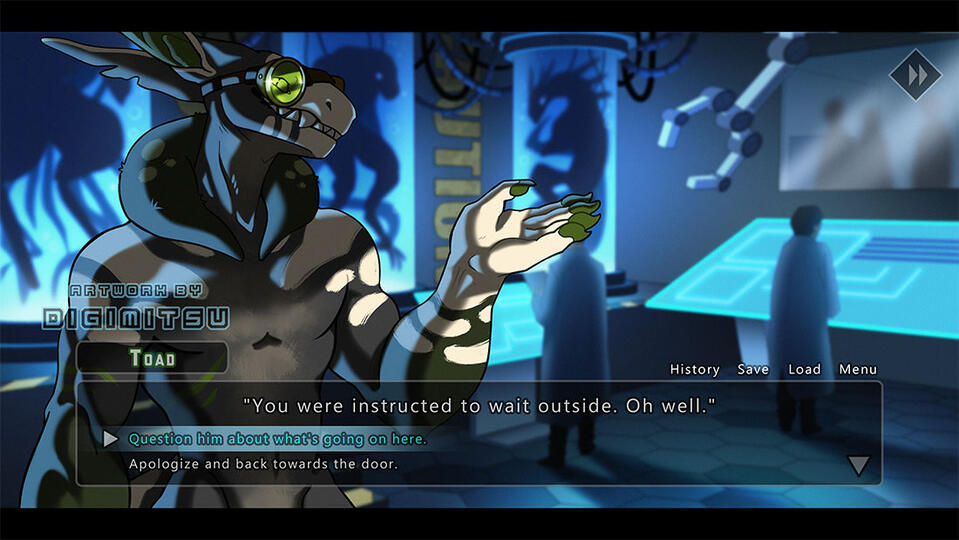
Task: Activate the fast-forward skip button
Action: click(x=915, y=75)
